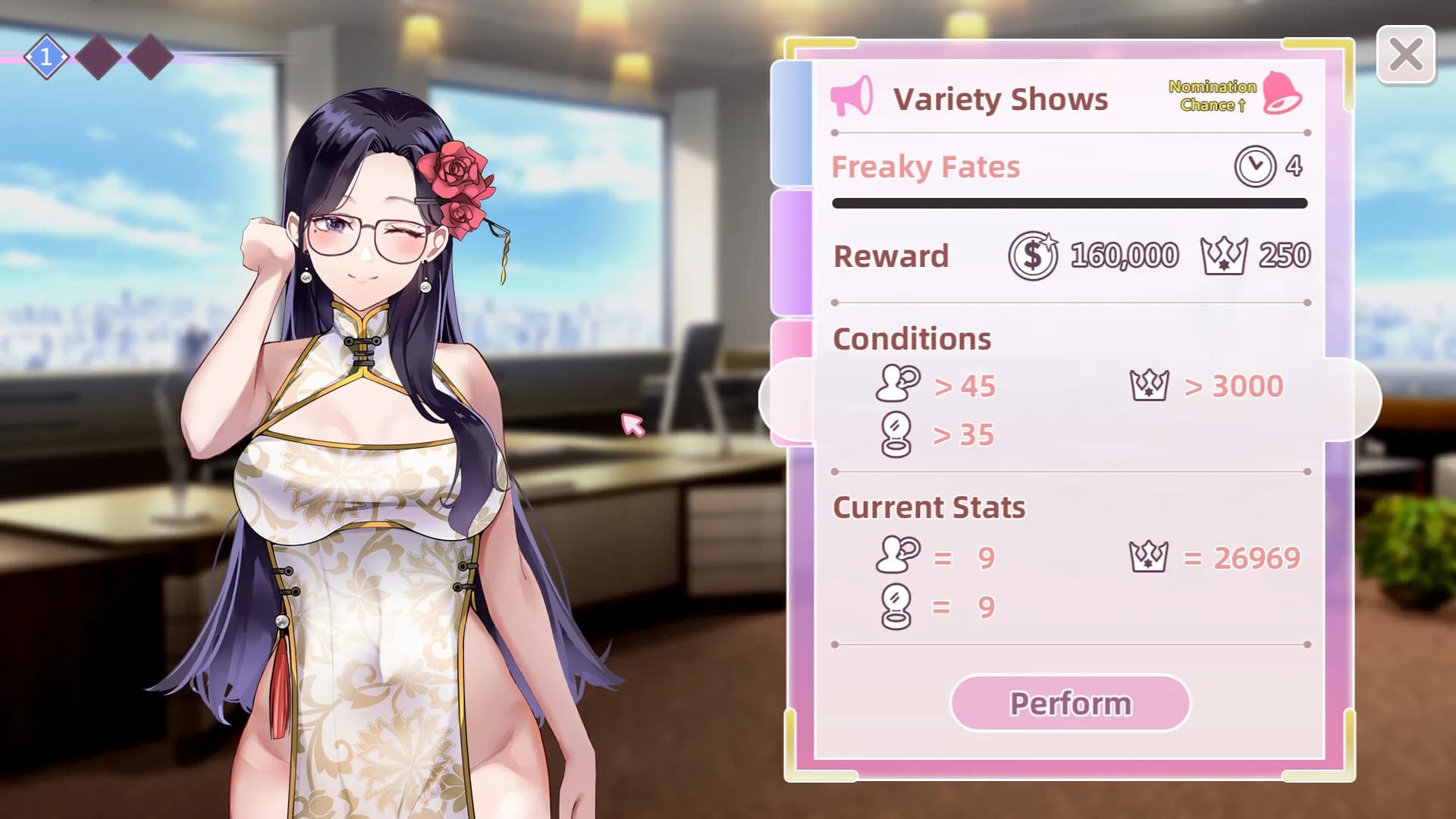Click the black progress bar below Freaky Fates
The height and width of the screenshot is (819, 1456).
pyautogui.click(x=1069, y=203)
